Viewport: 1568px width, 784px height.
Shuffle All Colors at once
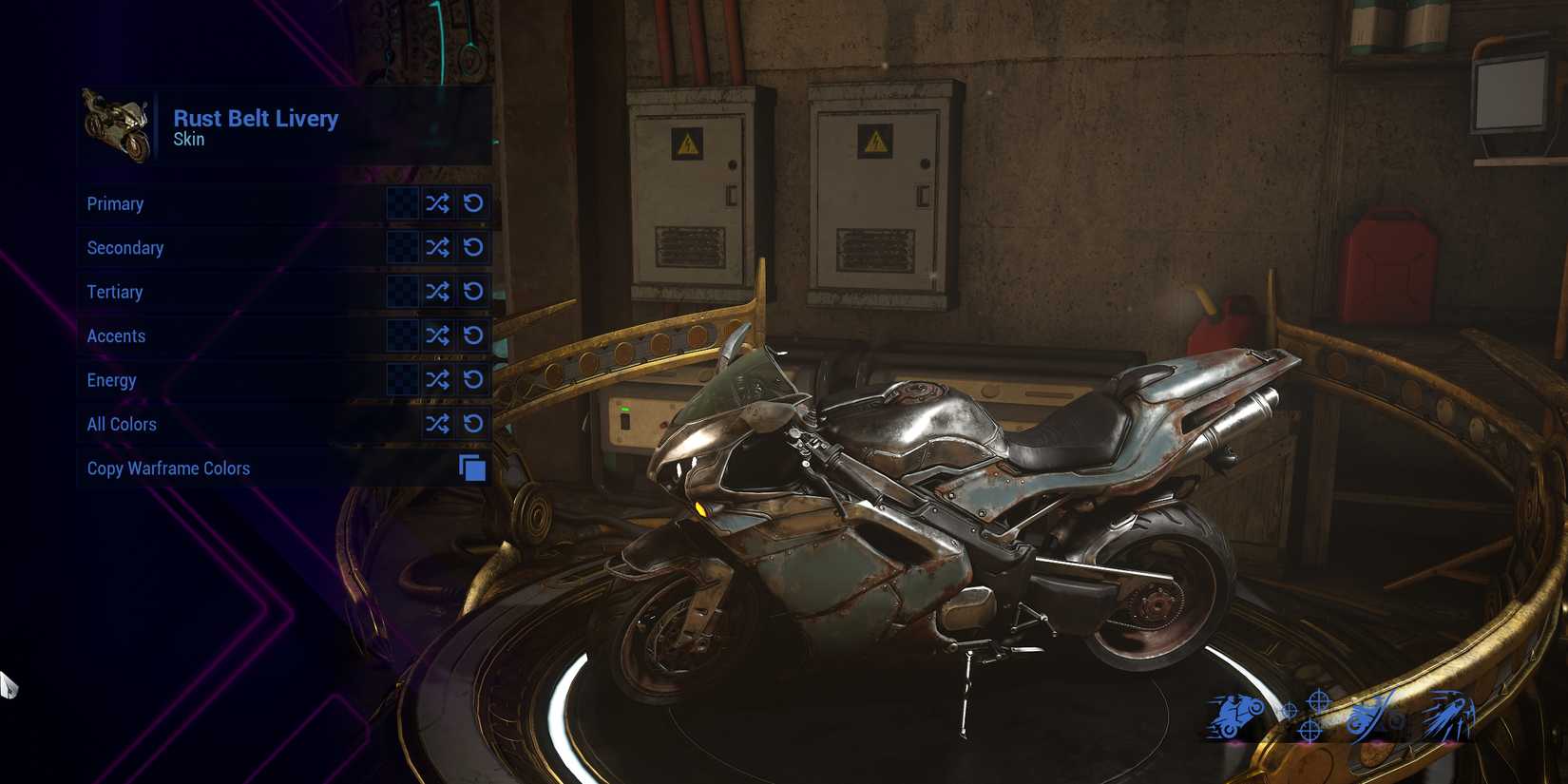pyautogui.click(x=437, y=424)
